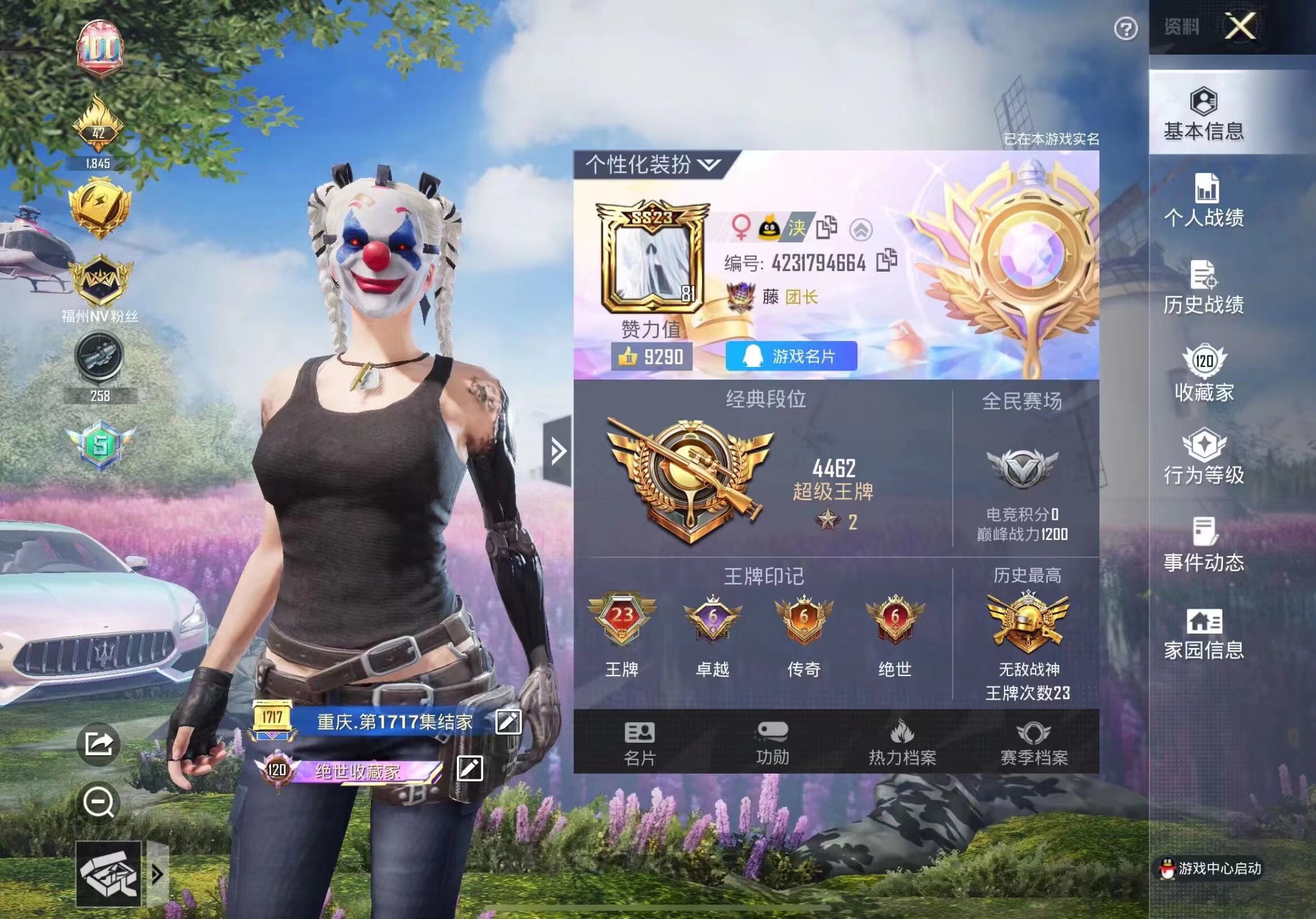
Task: Show the 行为等级 behavior level tab
Action: click(1204, 457)
